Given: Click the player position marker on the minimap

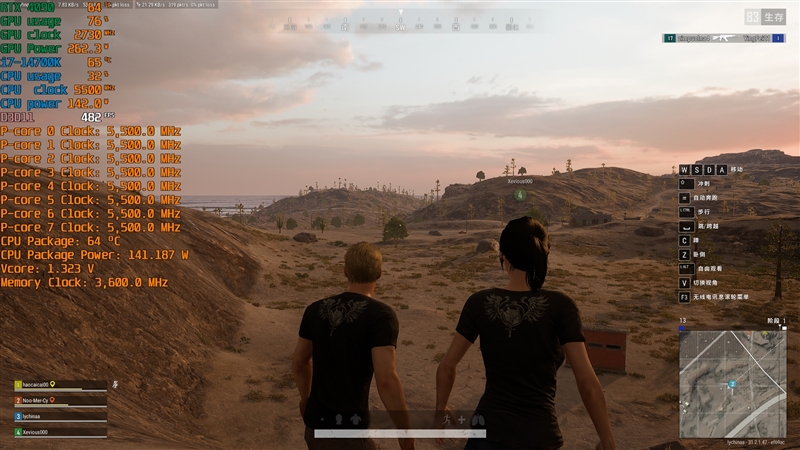Looking at the screenshot, I should [732, 384].
